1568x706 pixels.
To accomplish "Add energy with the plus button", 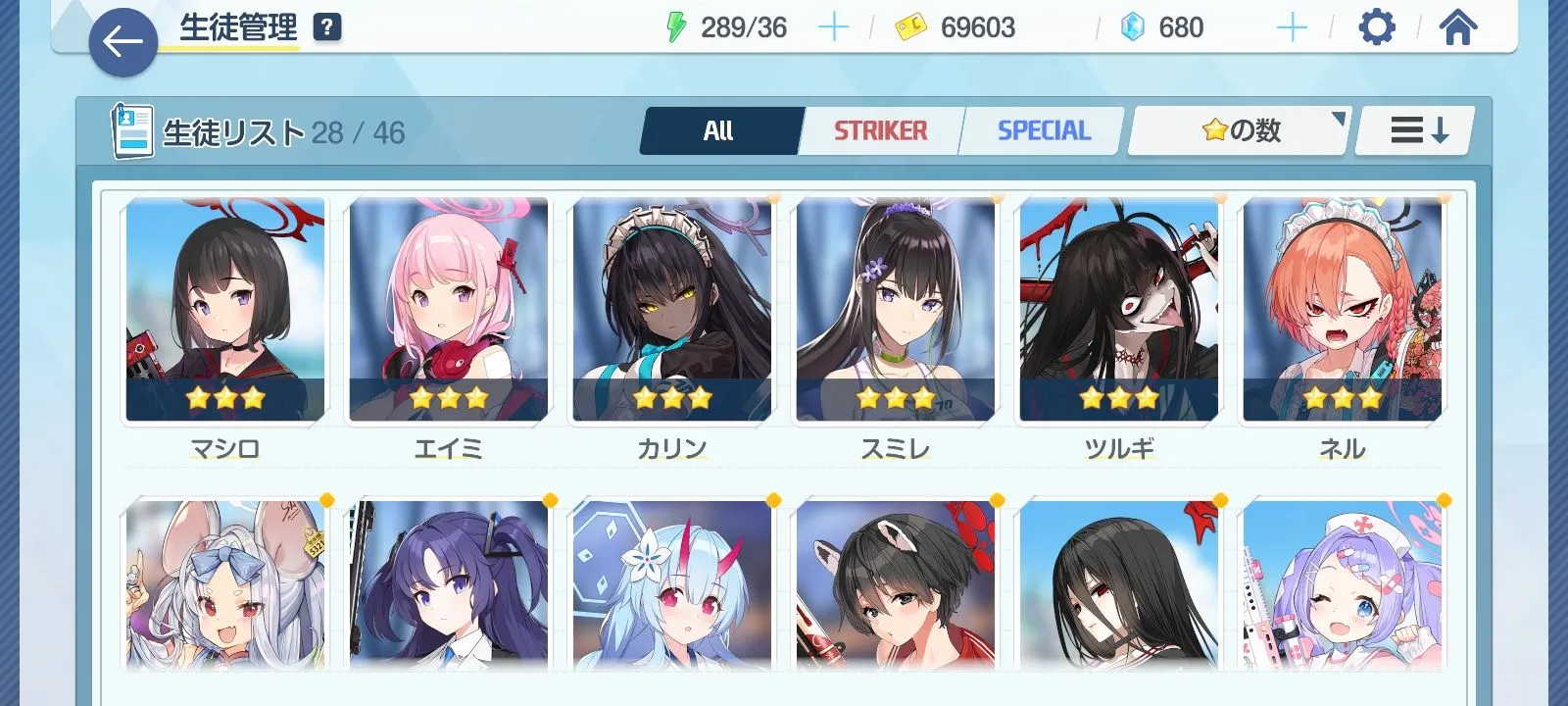I will 833,27.
